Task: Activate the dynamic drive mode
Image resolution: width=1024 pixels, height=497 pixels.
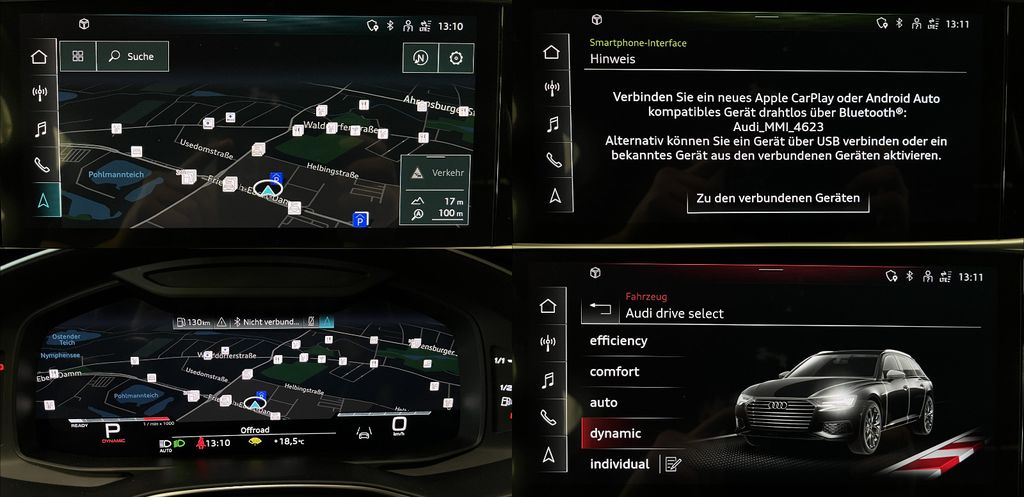Action: [616, 434]
